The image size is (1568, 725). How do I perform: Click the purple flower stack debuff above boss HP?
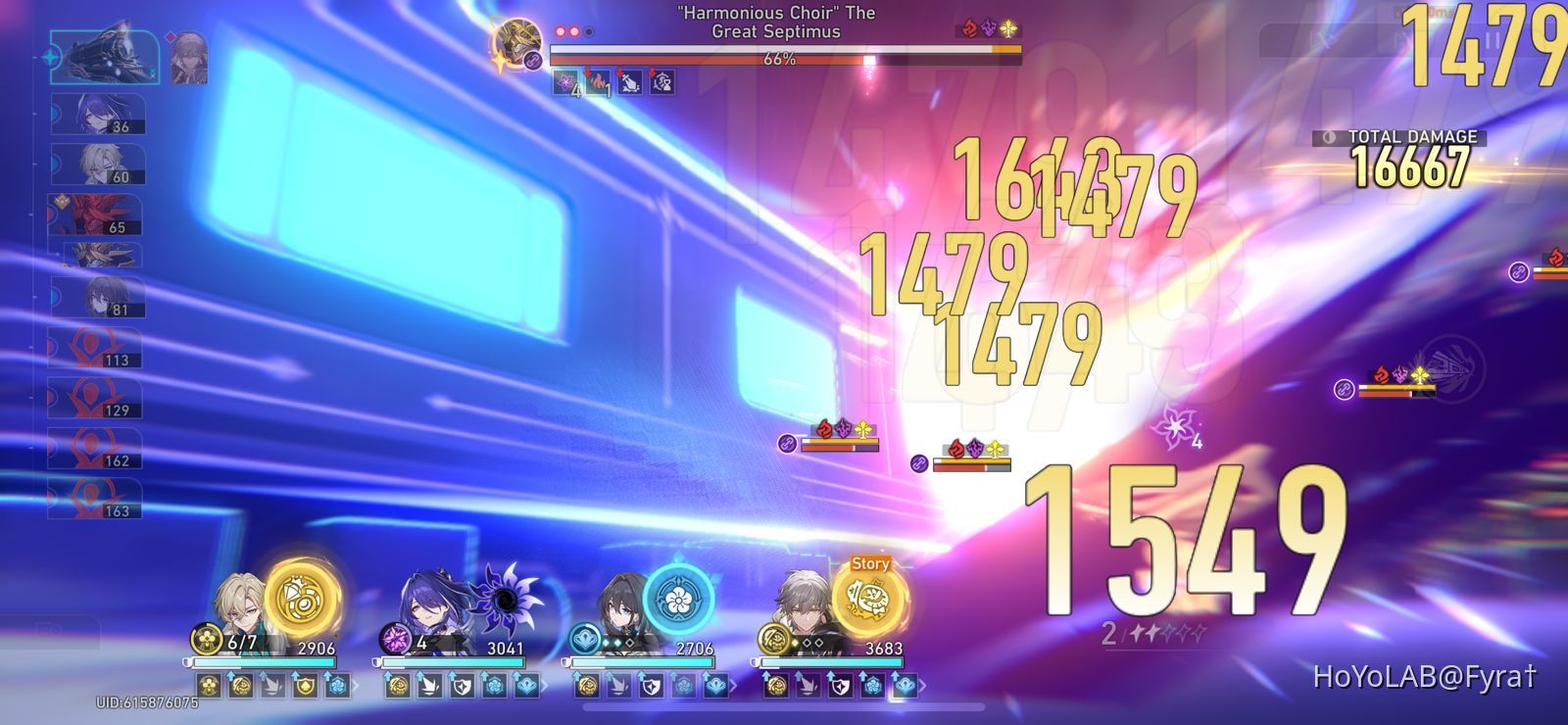[564, 80]
